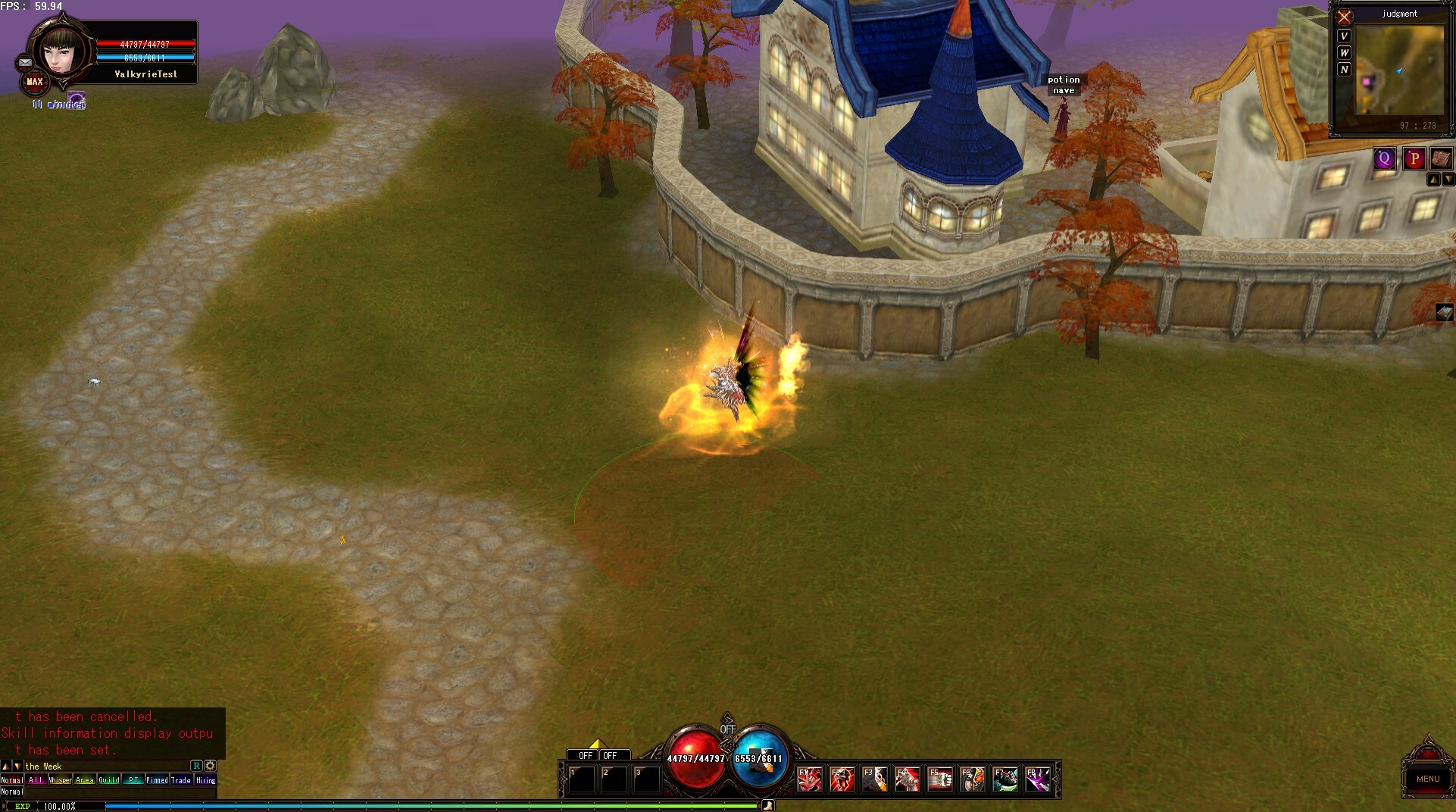Open chat settings via the gear icon

[210, 766]
